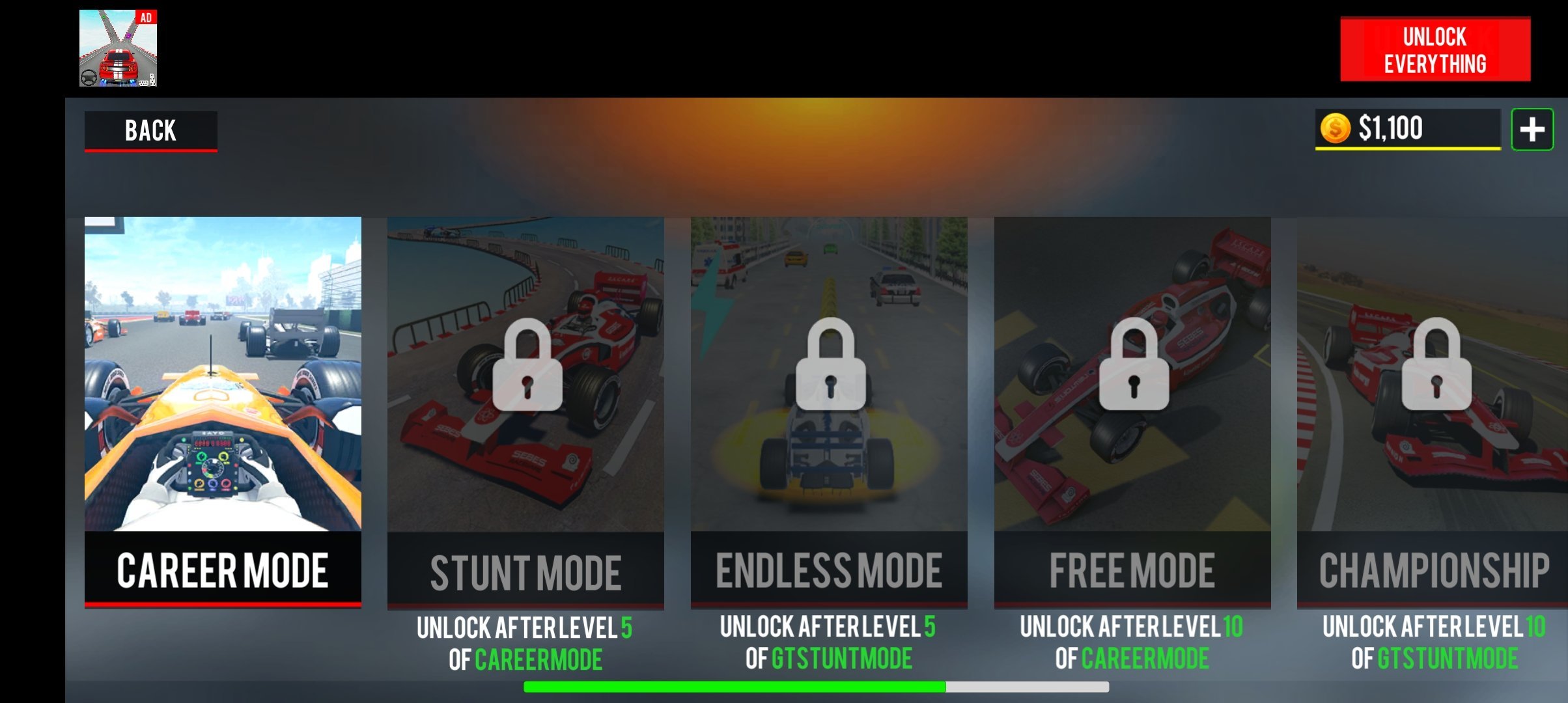Pick the locked Free Mode tile

[1132, 411]
